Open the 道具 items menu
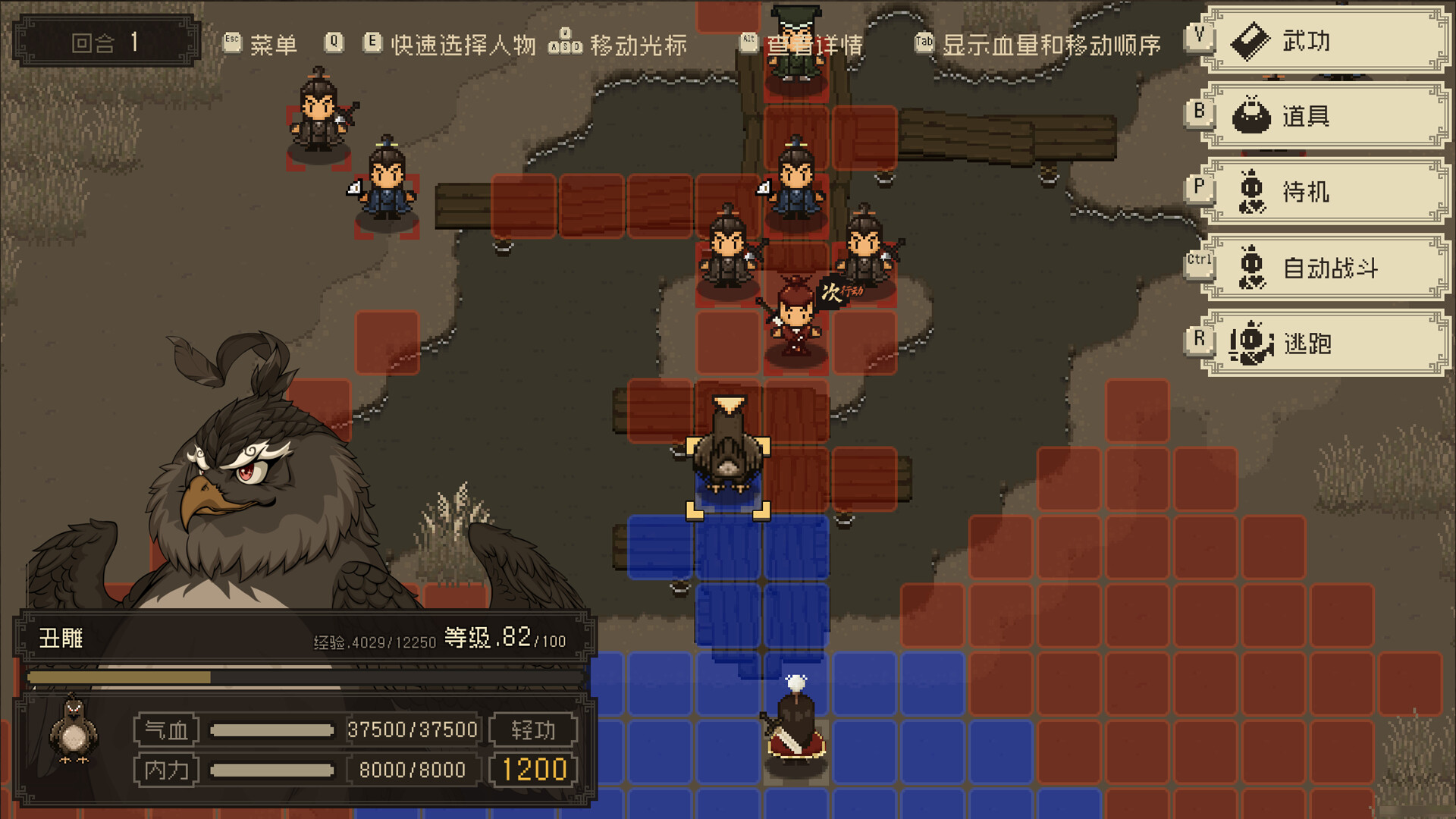 tap(1327, 116)
